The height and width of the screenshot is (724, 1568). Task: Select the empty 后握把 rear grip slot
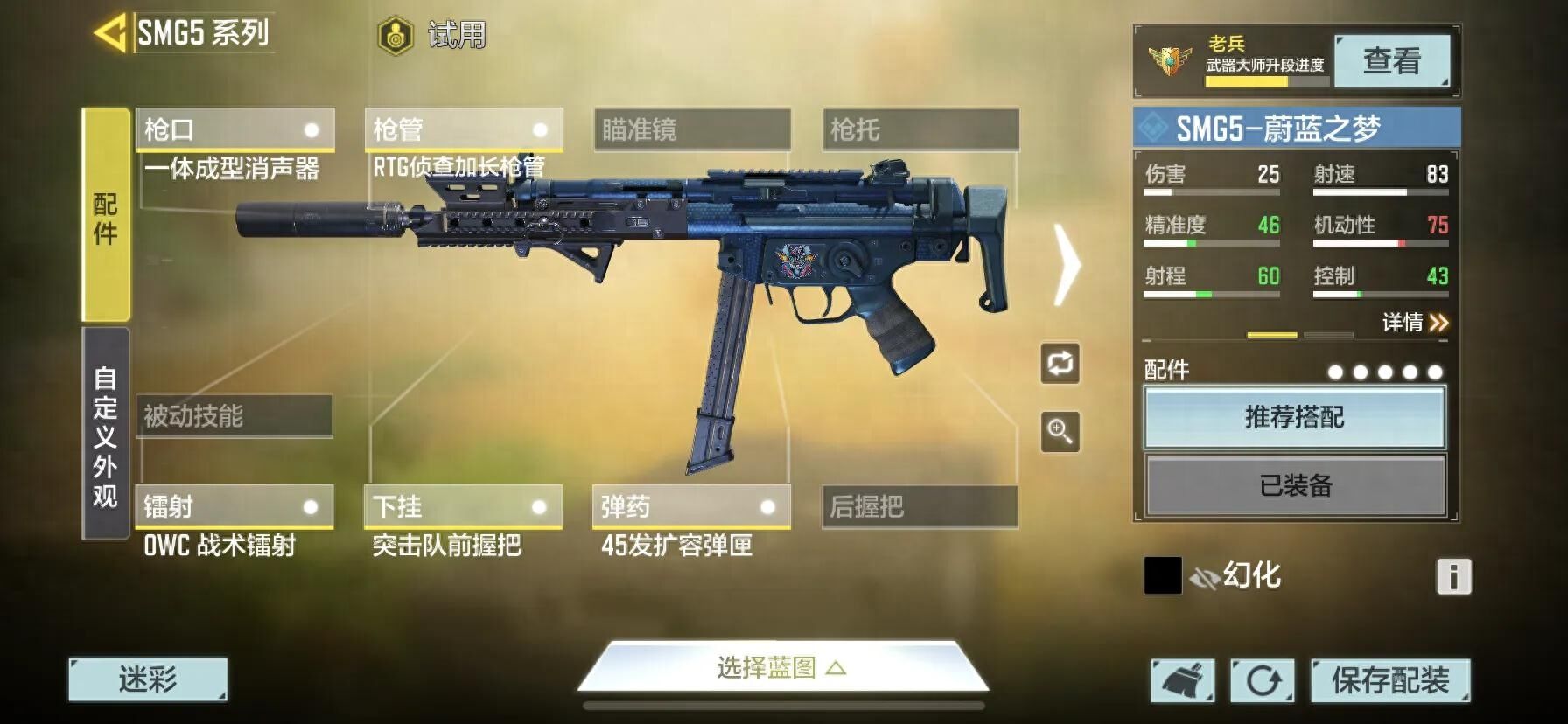920,507
